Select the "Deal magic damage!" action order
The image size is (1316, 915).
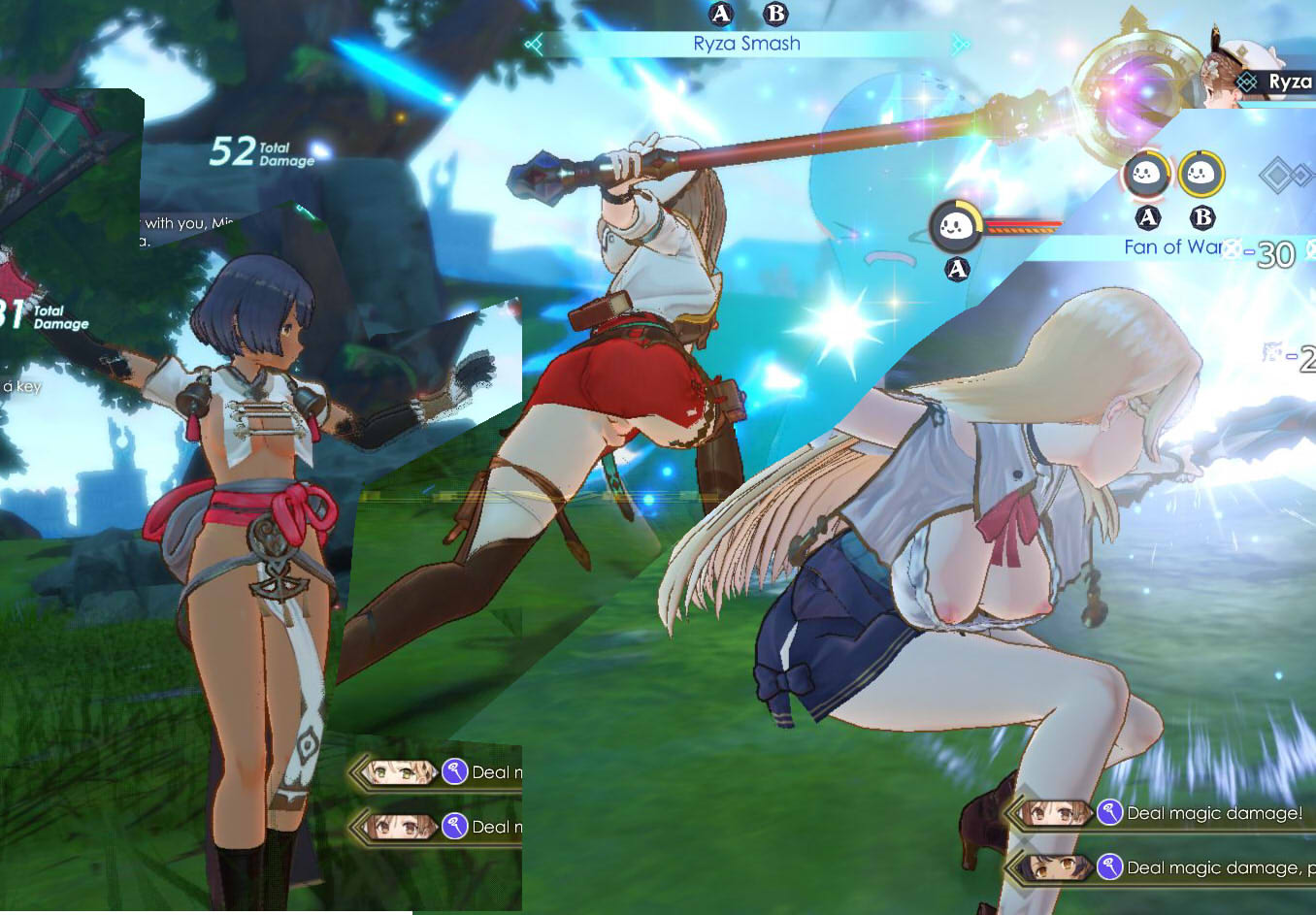1213,813
